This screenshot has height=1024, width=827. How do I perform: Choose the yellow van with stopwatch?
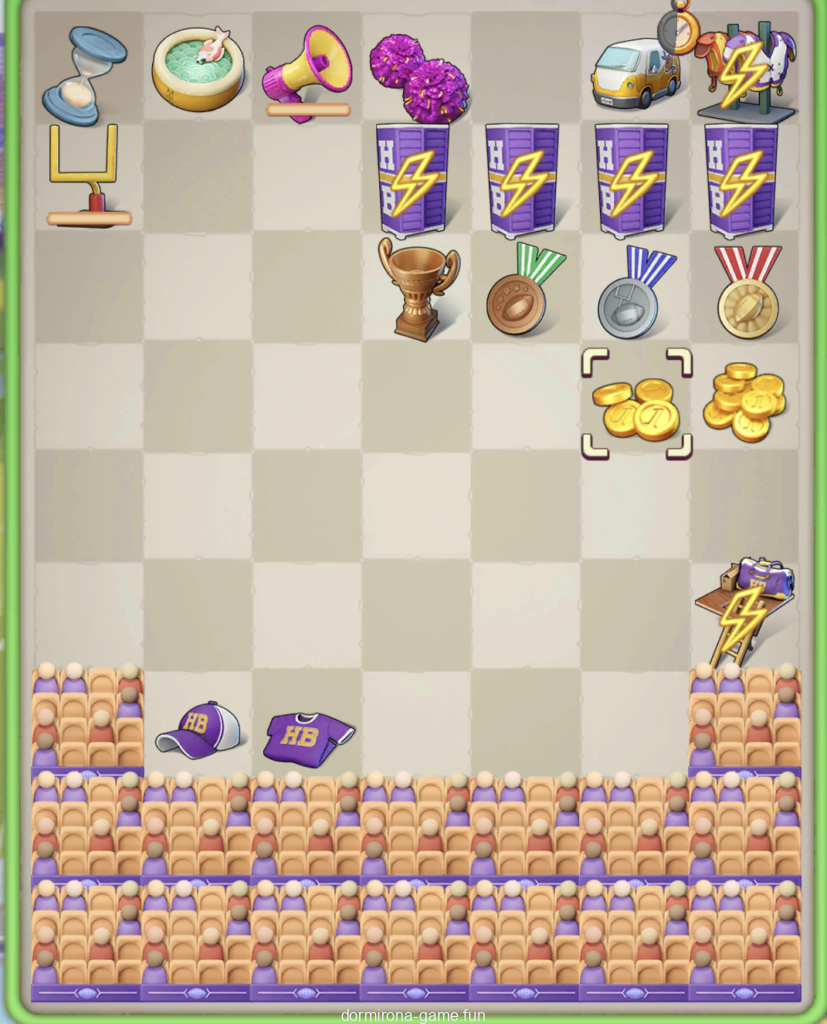click(636, 70)
